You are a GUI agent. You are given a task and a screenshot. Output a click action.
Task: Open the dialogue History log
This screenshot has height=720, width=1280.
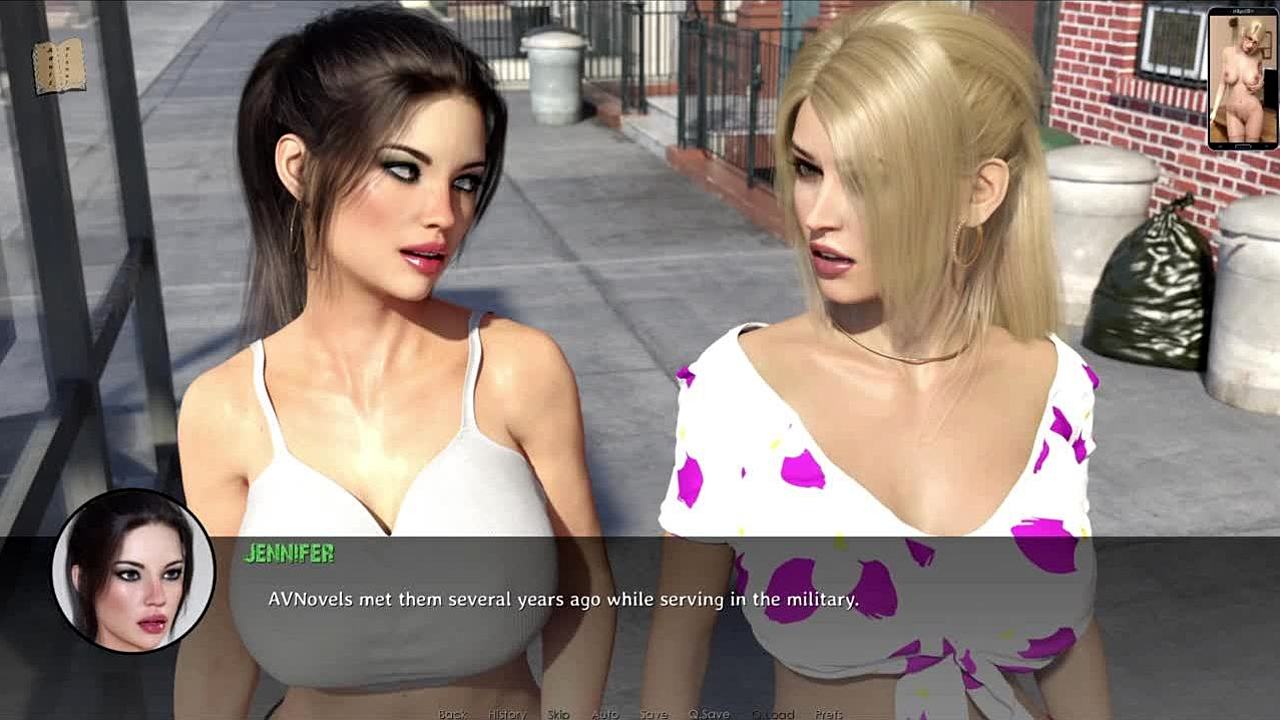coord(507,714)
